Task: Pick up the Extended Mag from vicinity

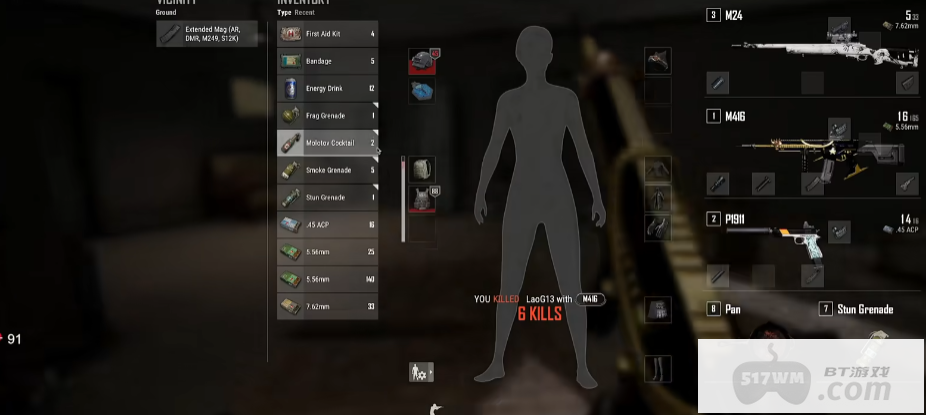Action: click(x=207, y=34)
